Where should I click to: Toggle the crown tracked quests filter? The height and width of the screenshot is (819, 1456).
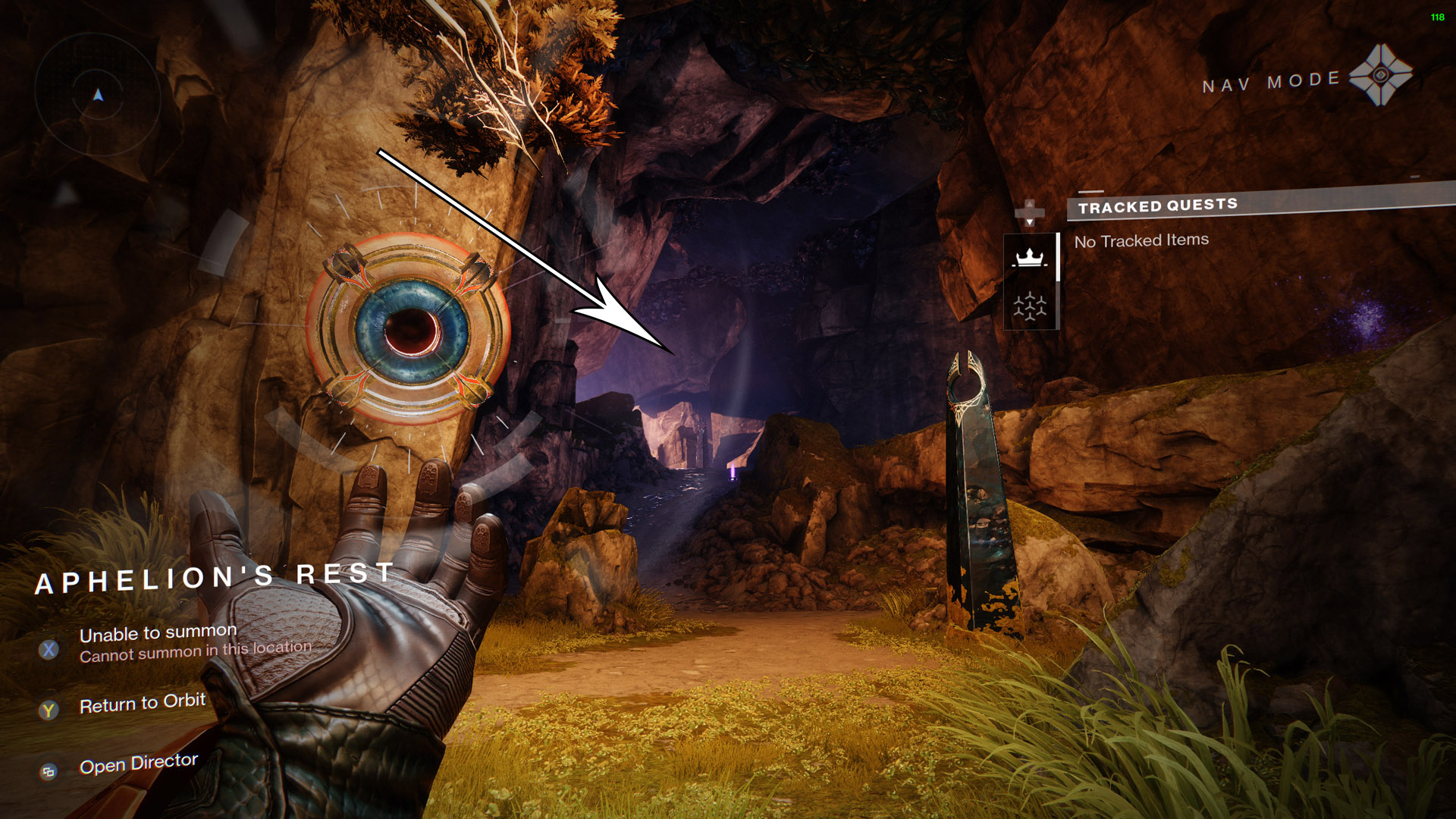point(1028,258)
